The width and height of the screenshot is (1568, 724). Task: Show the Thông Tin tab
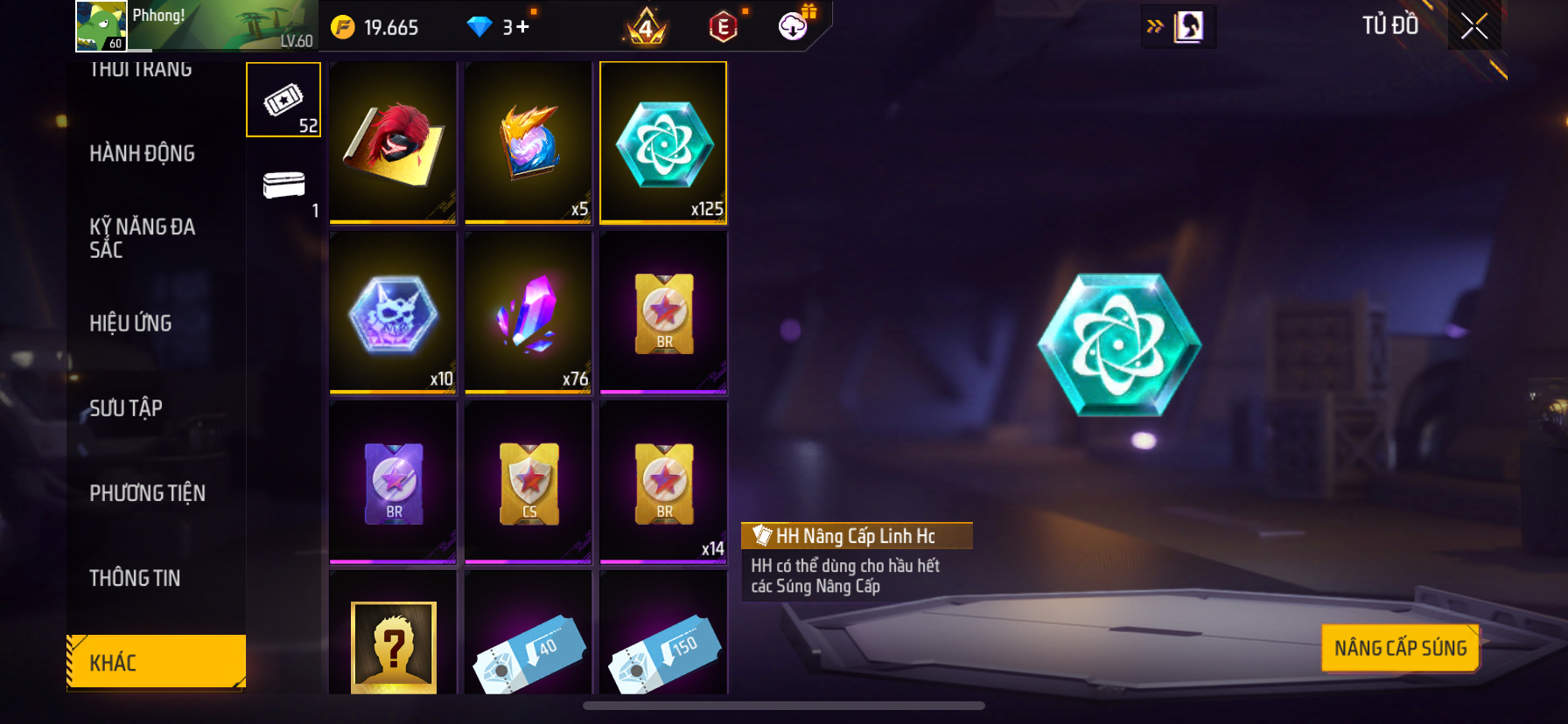click(x=135, y=578)
